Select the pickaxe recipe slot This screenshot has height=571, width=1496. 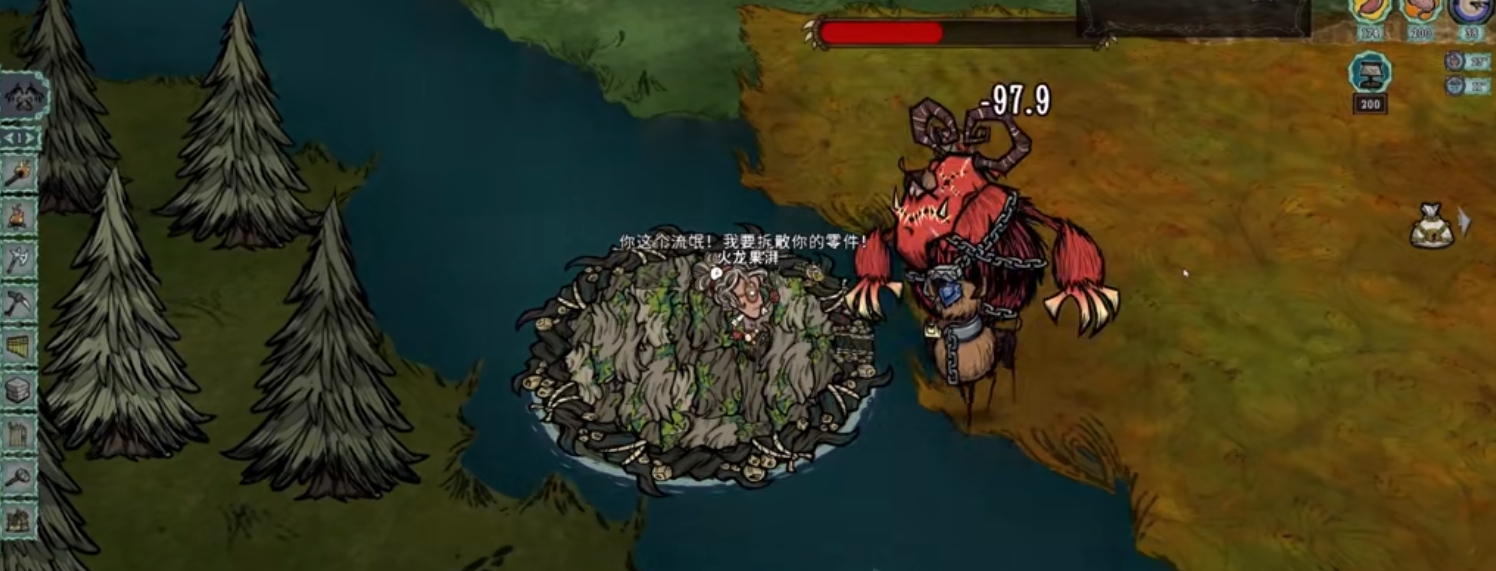tap(19, 304)
